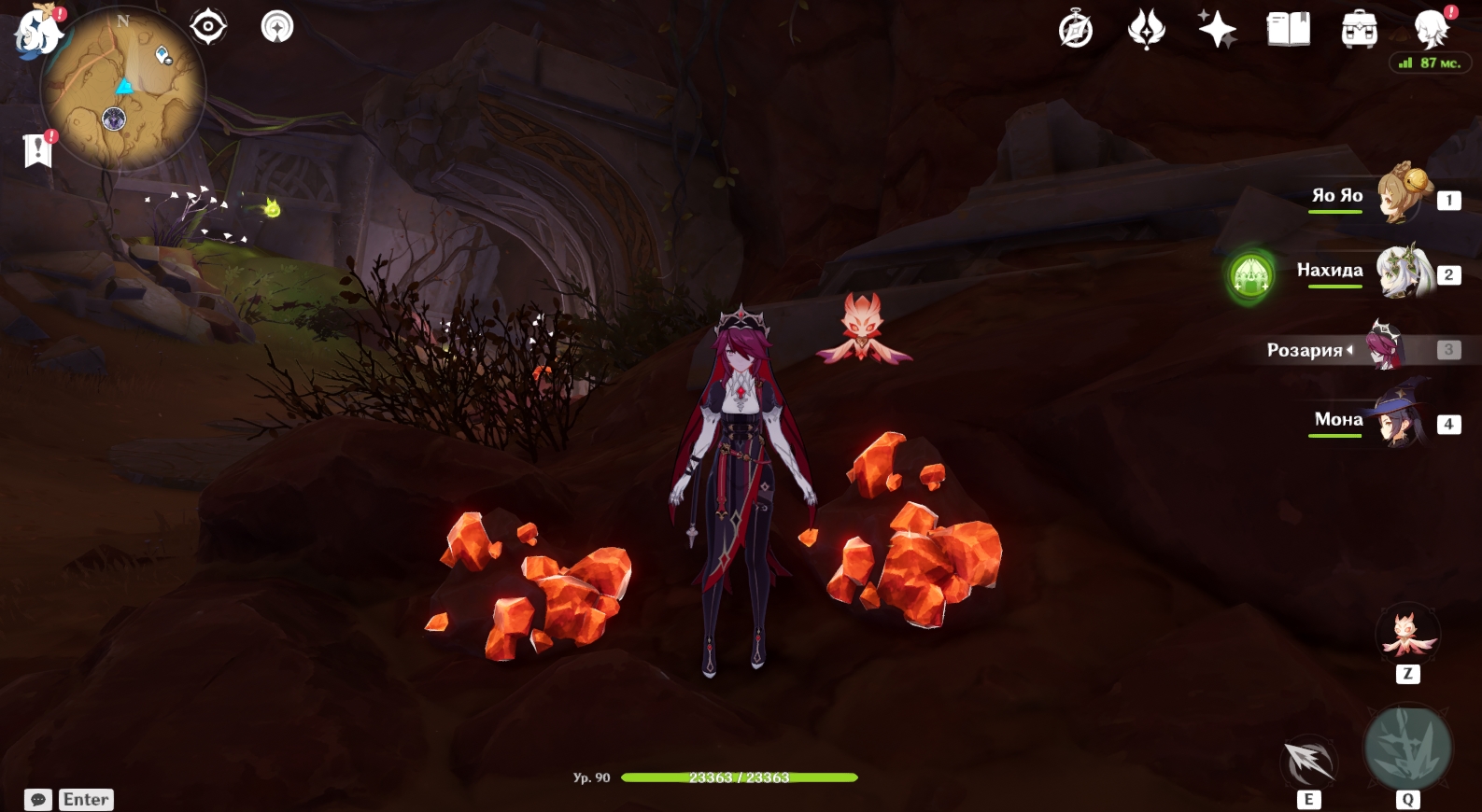
Task: Open the Paimon menu
Action: (37, 31)
